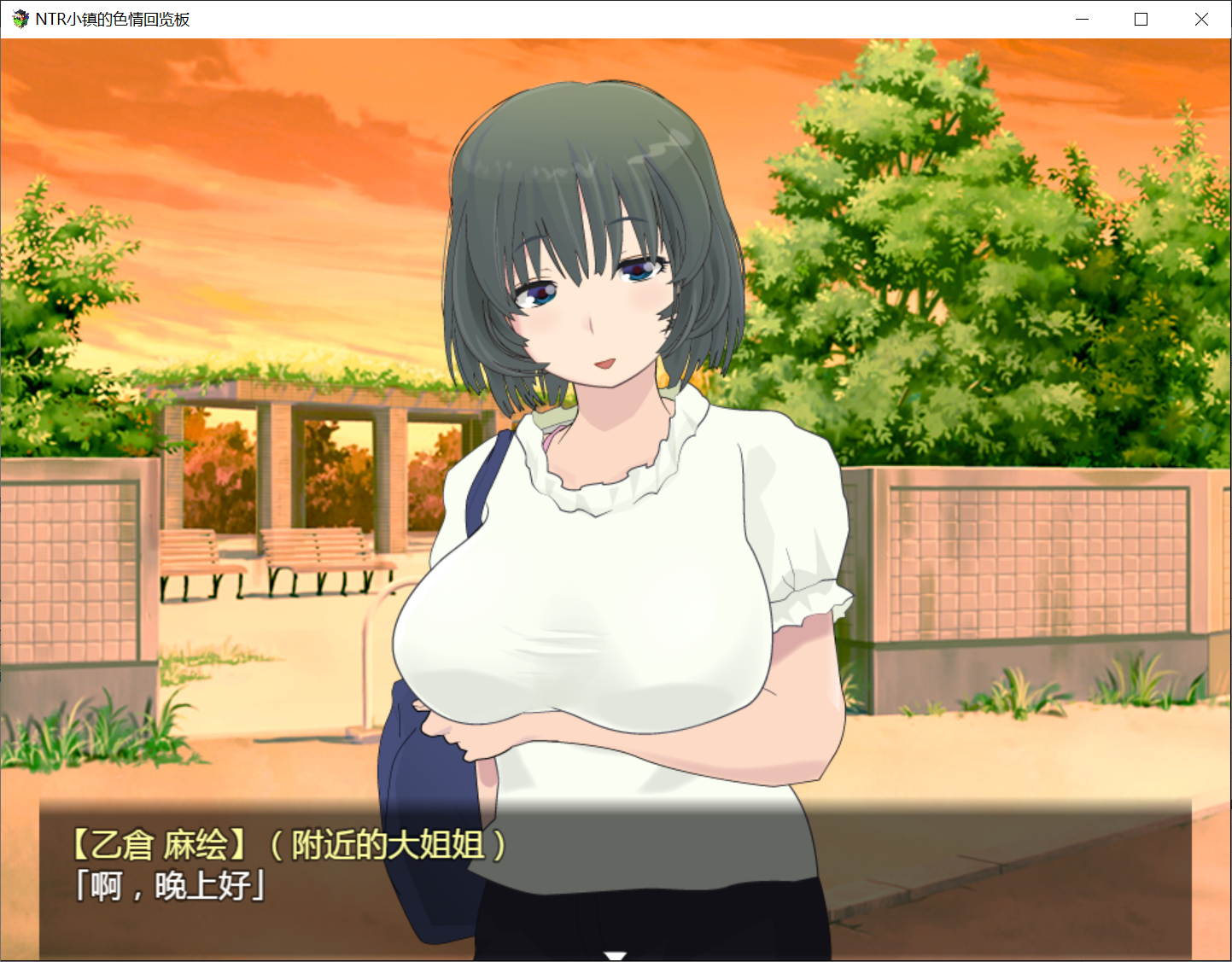
Task: Click the character name 【乙倉 麻絵】
Action: [160, 844]
